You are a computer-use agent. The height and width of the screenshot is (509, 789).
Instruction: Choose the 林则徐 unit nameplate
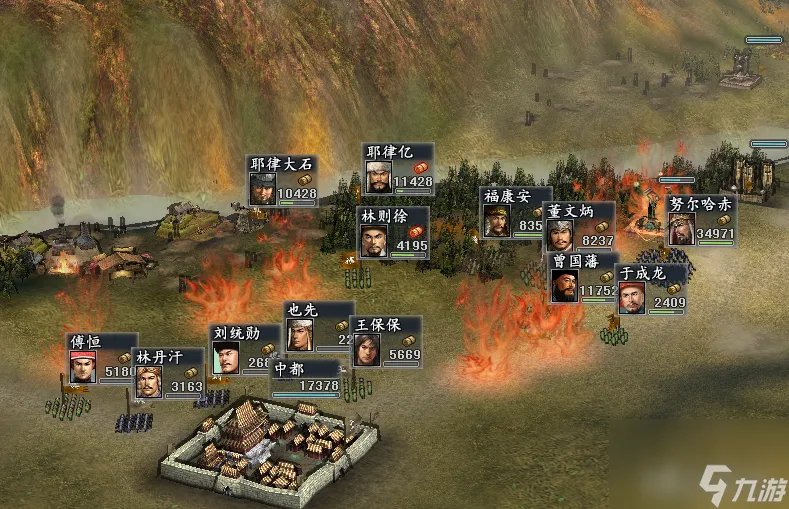click(x=393, y=232)
